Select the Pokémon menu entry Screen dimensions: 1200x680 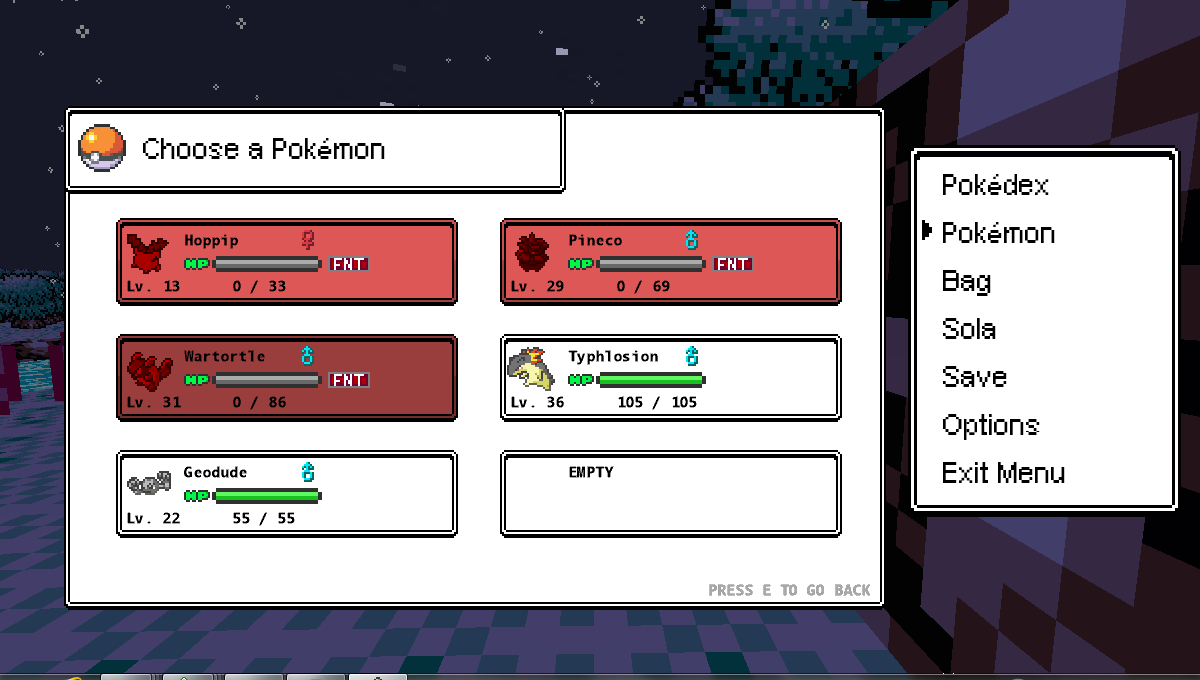(x=998, y=234)
